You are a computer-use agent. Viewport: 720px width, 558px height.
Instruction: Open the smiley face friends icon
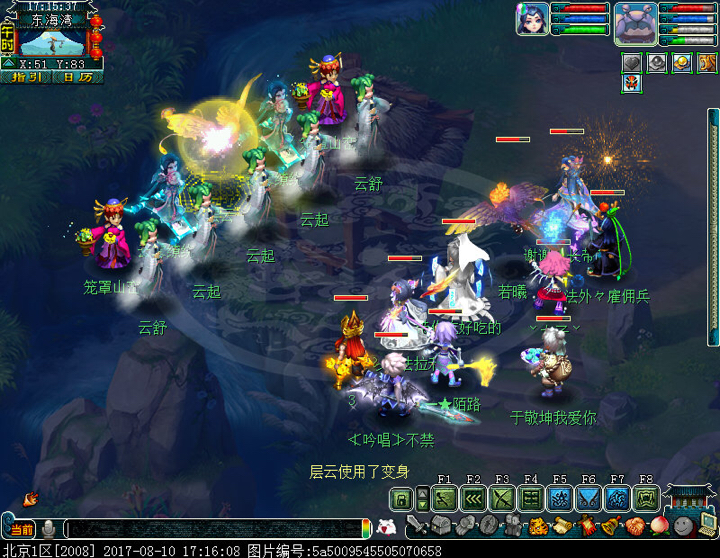click(x=682, y=525)
